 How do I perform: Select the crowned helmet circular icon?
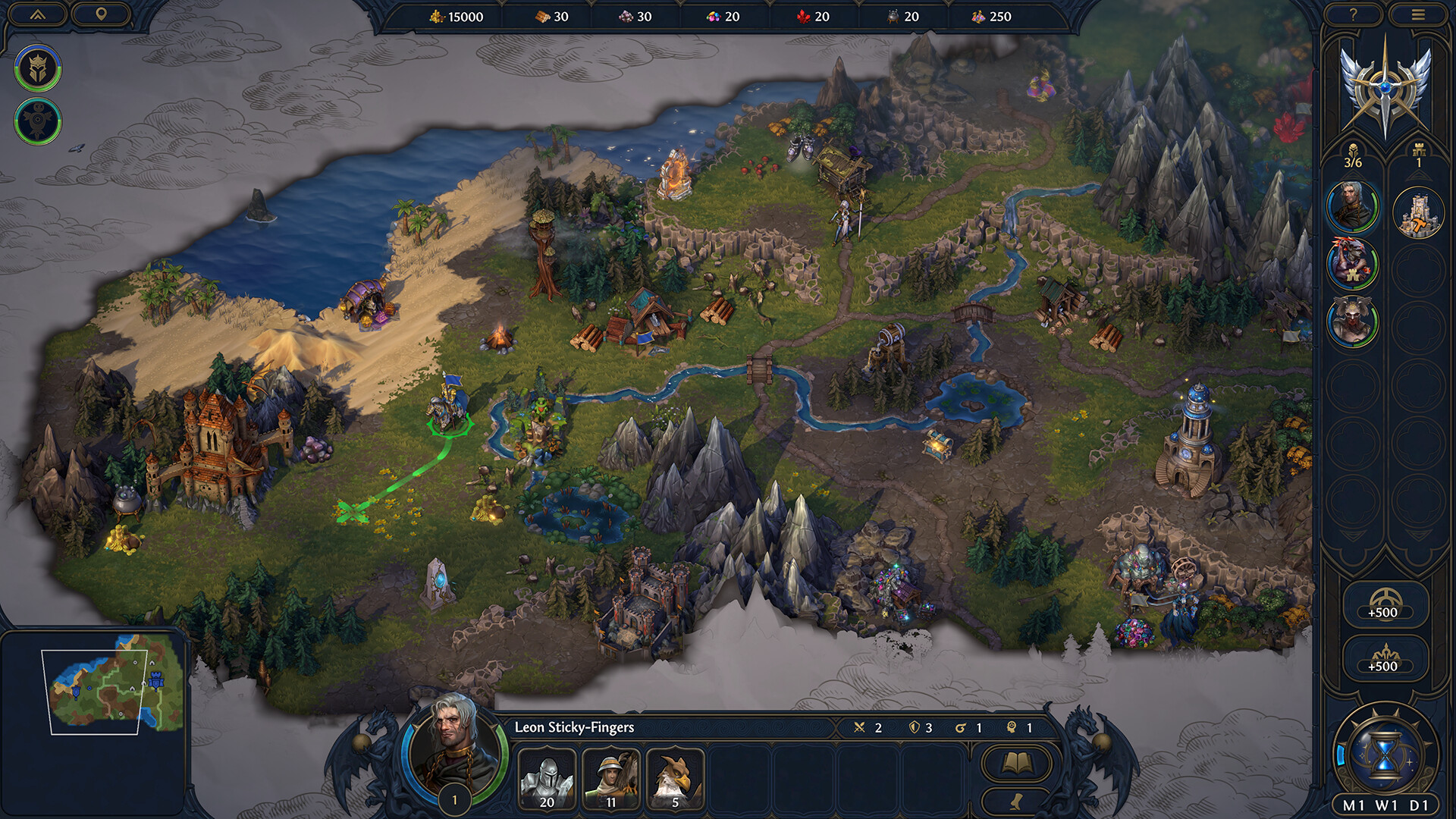click(37, 68)
